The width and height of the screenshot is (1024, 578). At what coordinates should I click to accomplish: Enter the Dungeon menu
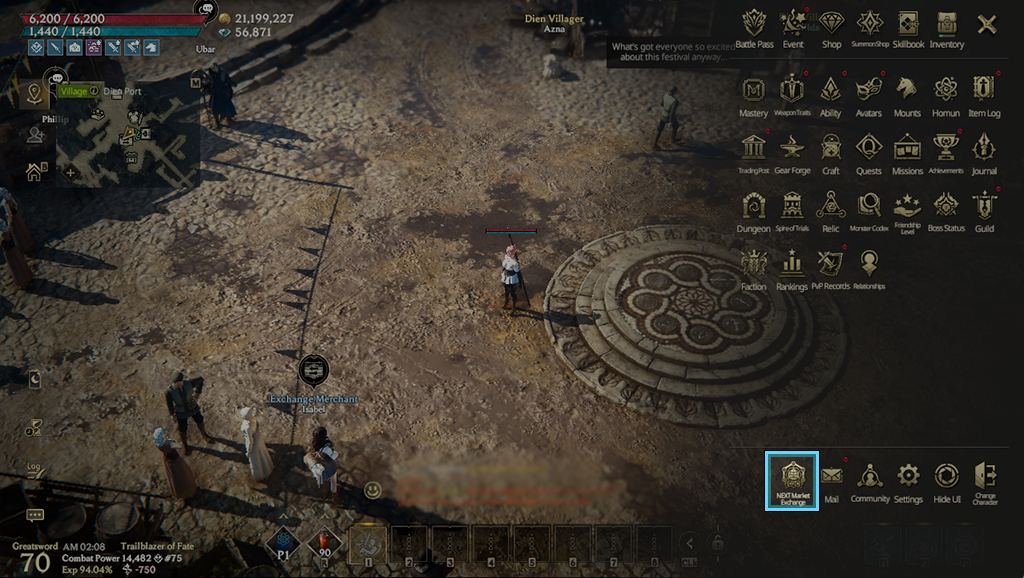point(754,208)
